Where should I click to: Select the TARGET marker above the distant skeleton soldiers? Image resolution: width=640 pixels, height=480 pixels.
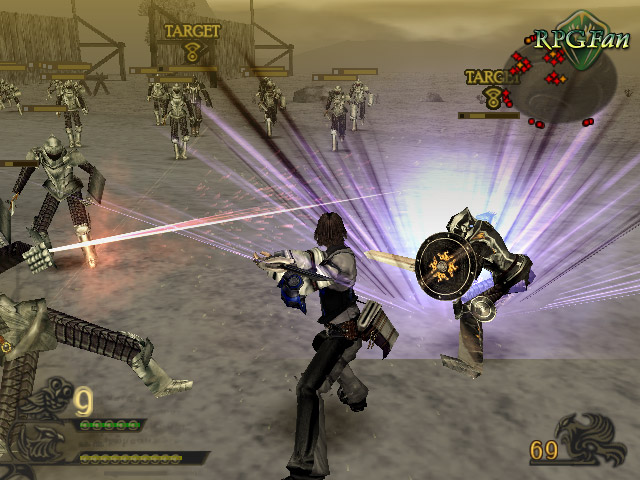(191, 40)
